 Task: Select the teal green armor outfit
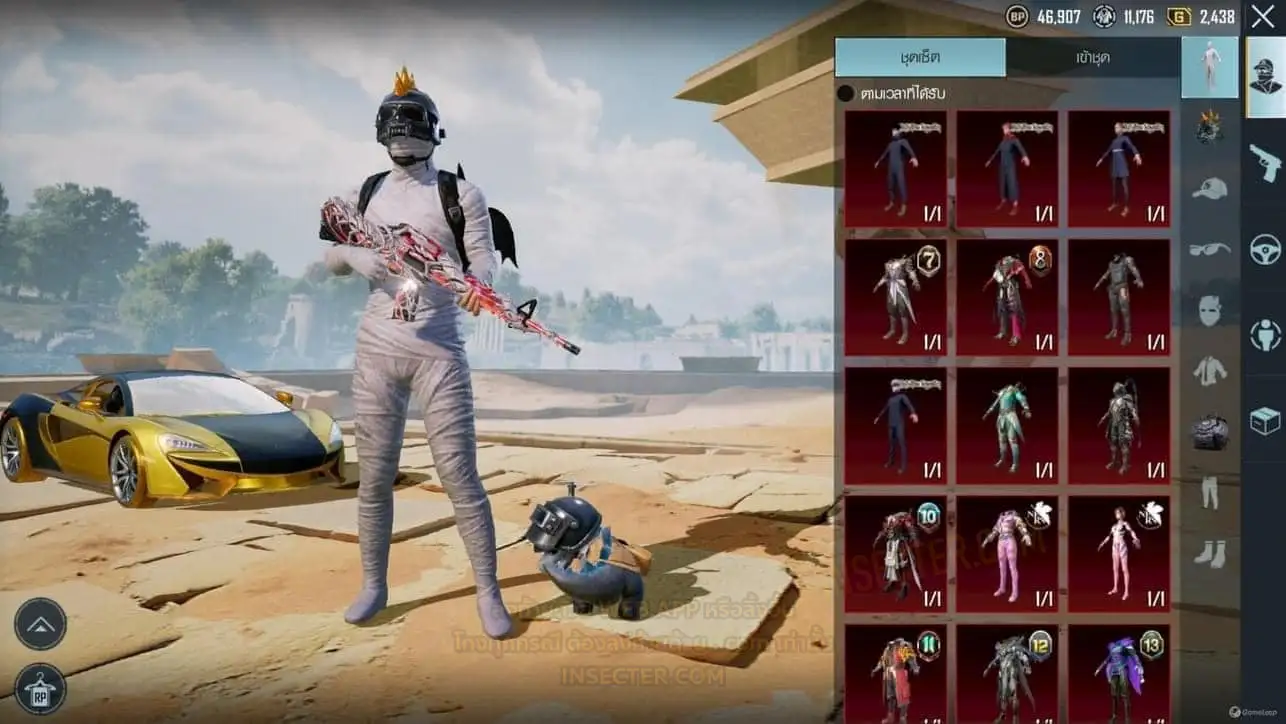[1007, 425]
